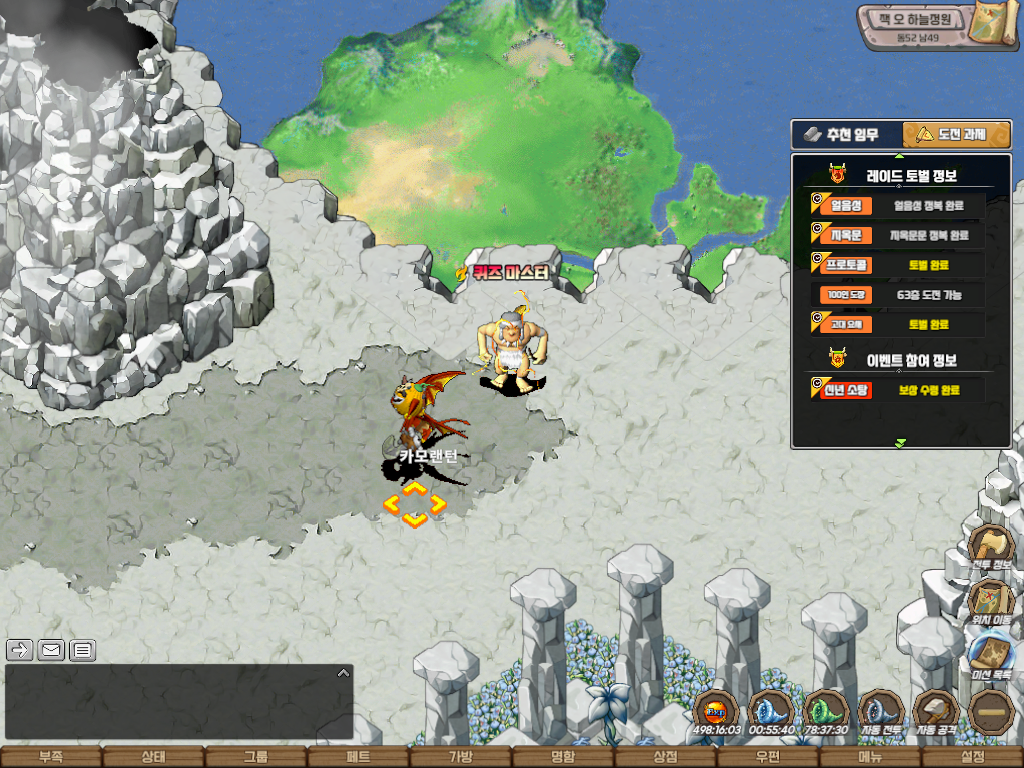Switch to the 추천 임무 tab

[x=846, y=134]
